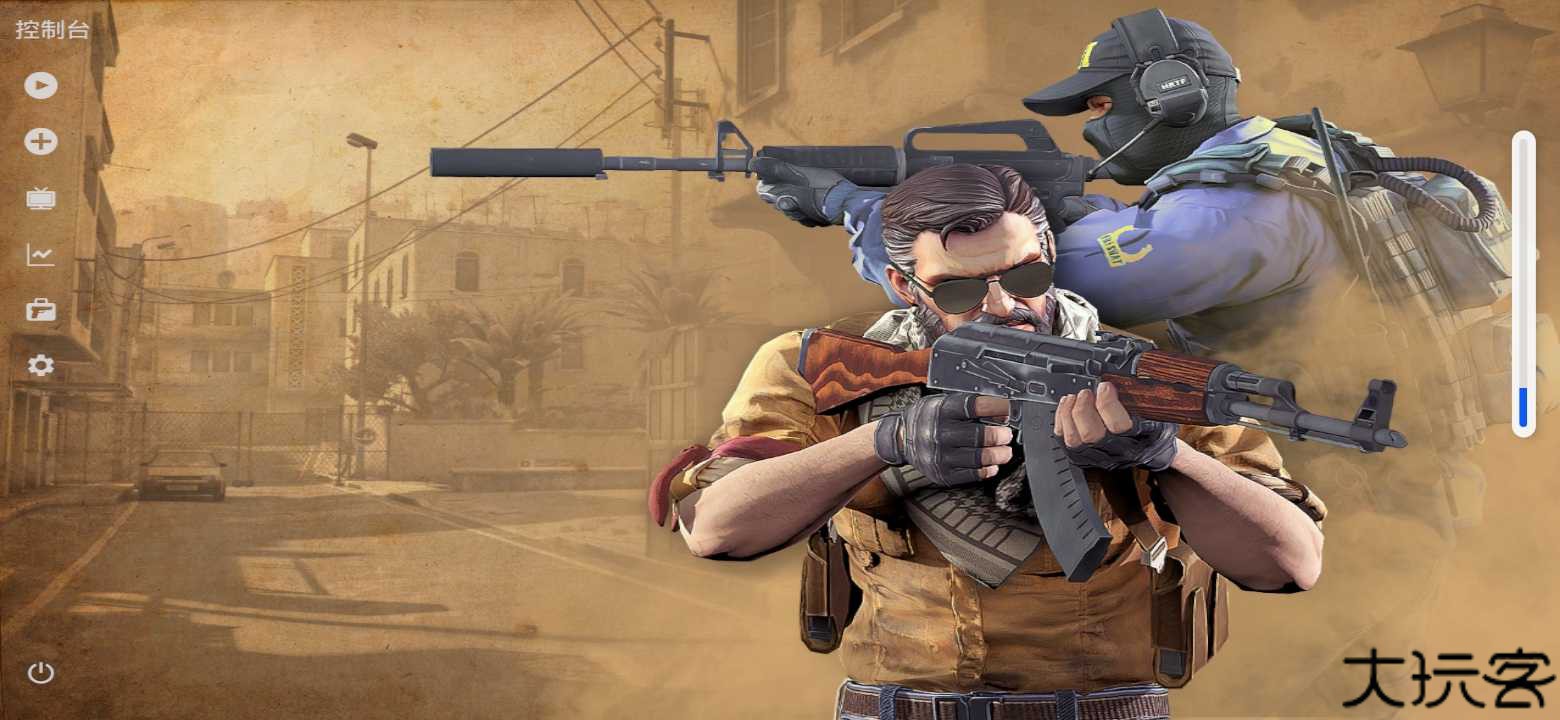Click the play button icon
This screenshot has height=720, width=1560.
coord(41,85)
